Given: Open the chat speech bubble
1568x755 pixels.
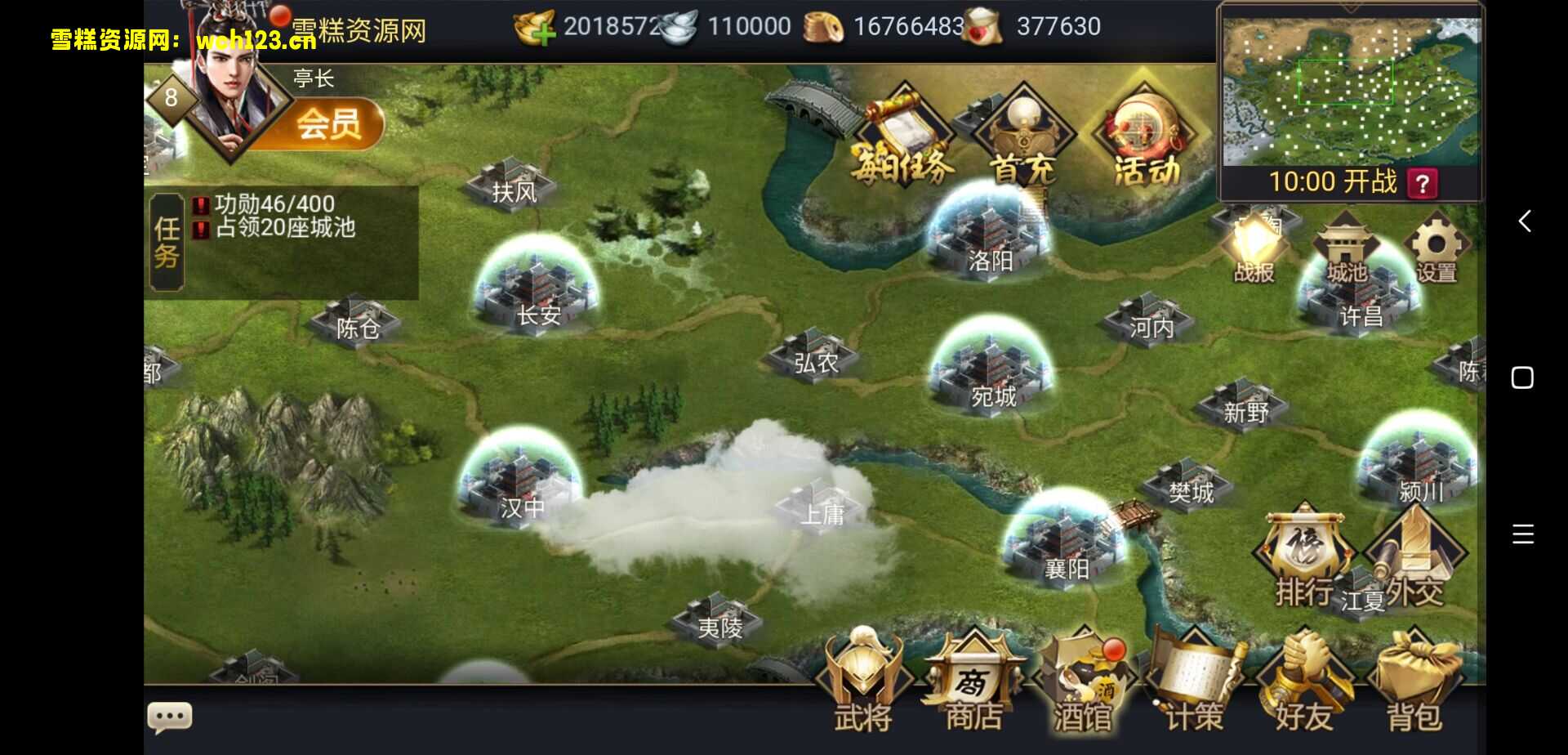Looking at the screenshot, I should 170,717.
